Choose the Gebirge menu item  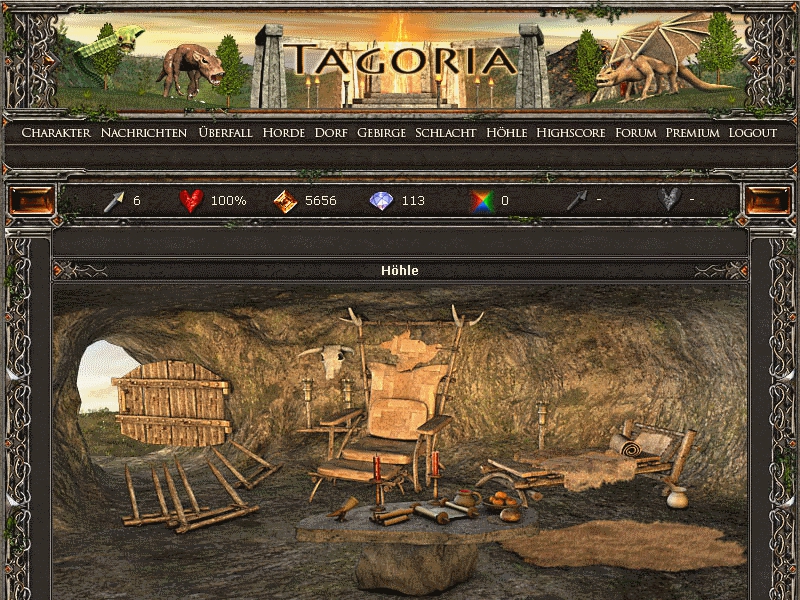(x=382, y=133)
